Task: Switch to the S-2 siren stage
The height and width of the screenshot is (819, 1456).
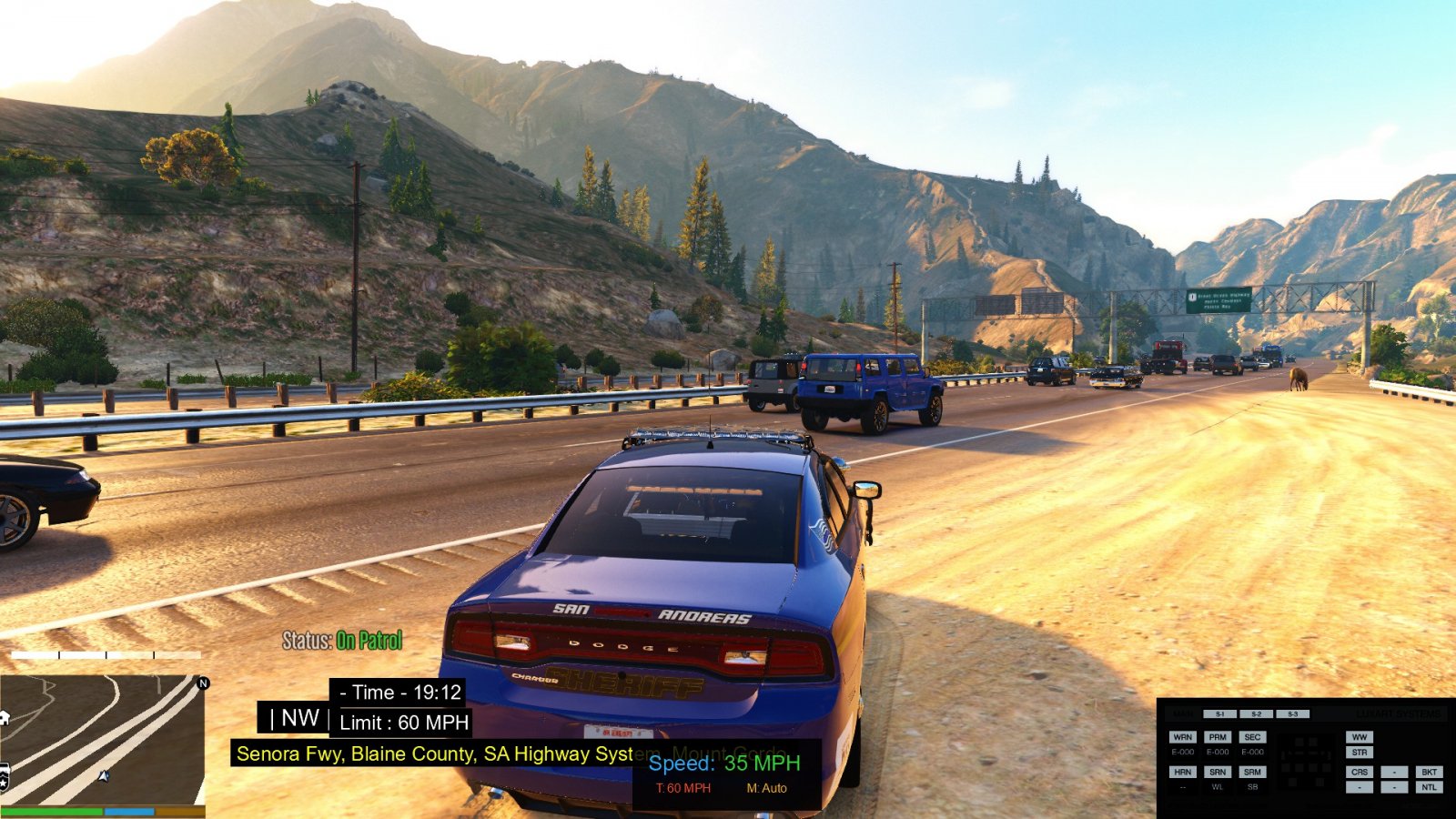Action: pyautogui.click(x=1256, y=714)
